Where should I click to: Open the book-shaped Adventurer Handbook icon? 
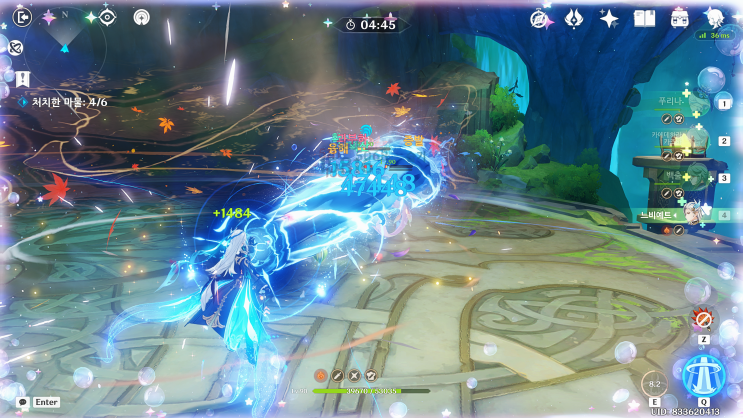click(644, 18)
